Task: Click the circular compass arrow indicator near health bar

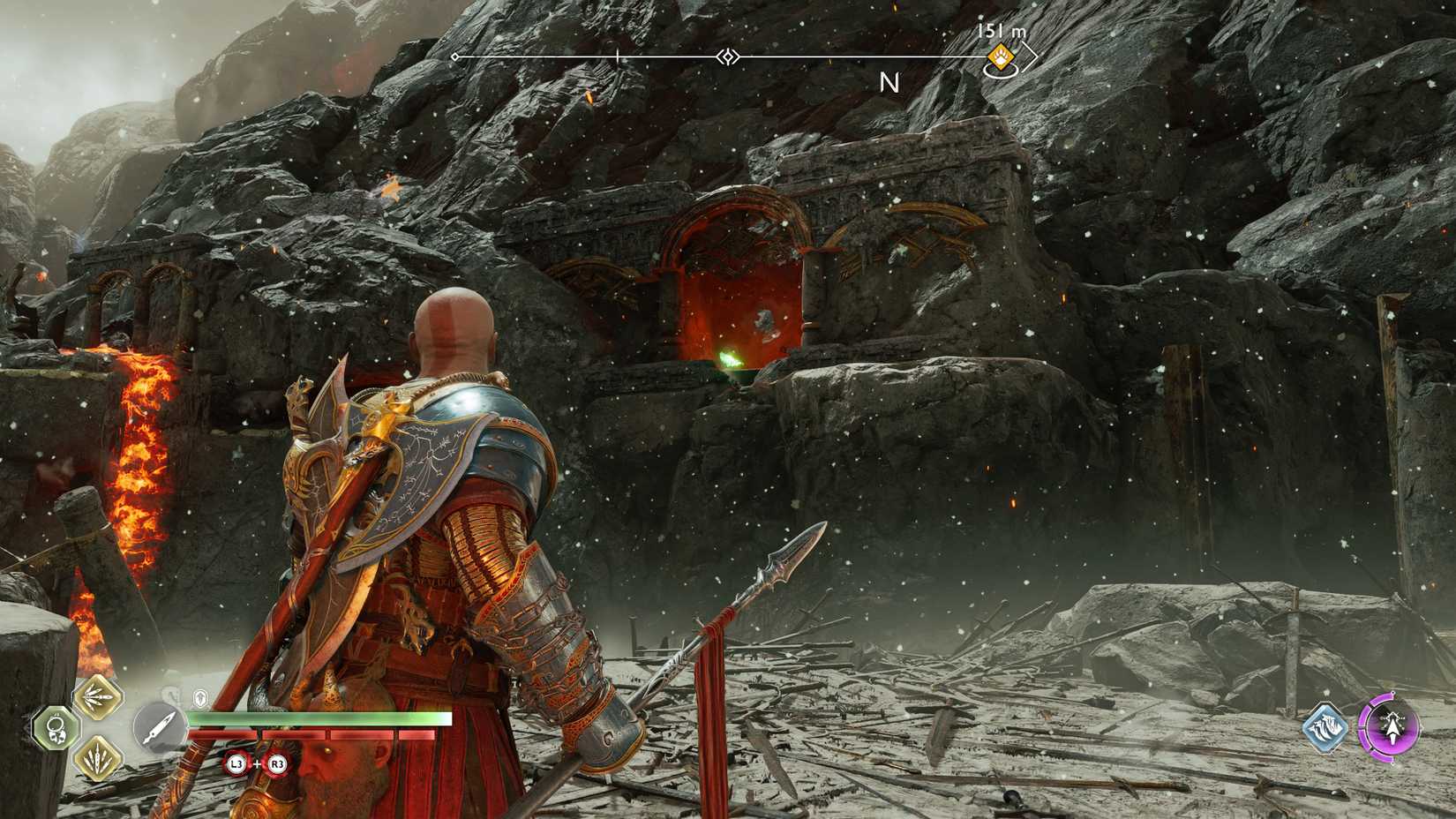Action: (x=159, y=727)
